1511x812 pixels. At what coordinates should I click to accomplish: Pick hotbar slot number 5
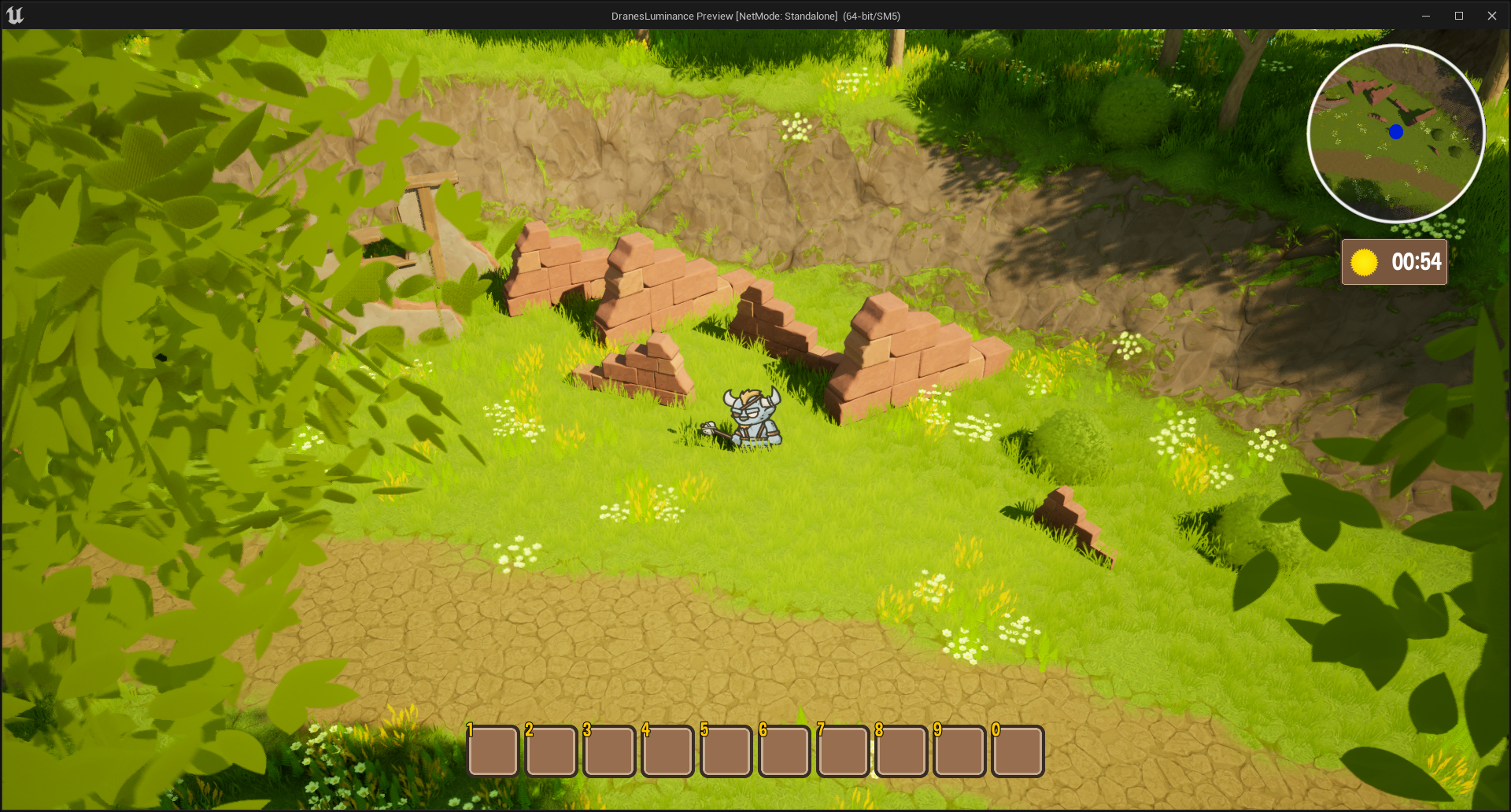click(x=726, y=751)
